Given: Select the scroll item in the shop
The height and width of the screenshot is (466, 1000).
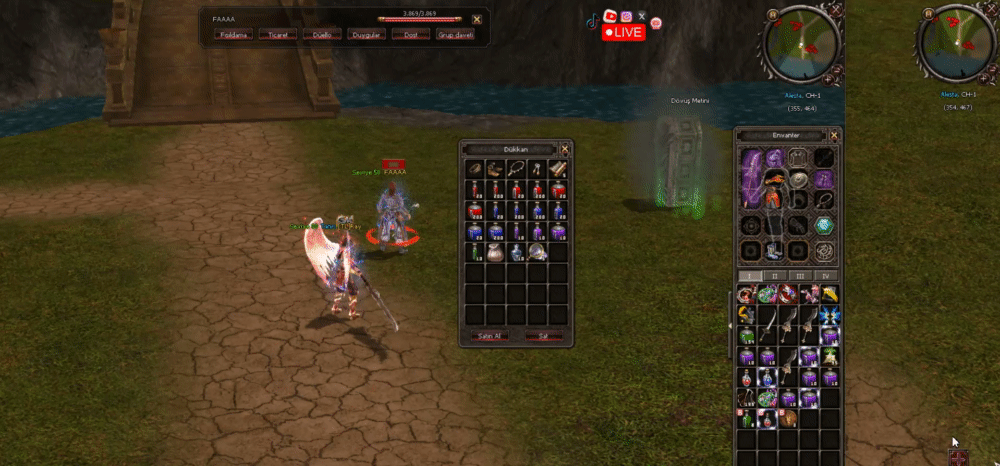Looking at the screenshot, I should point(556,169).
